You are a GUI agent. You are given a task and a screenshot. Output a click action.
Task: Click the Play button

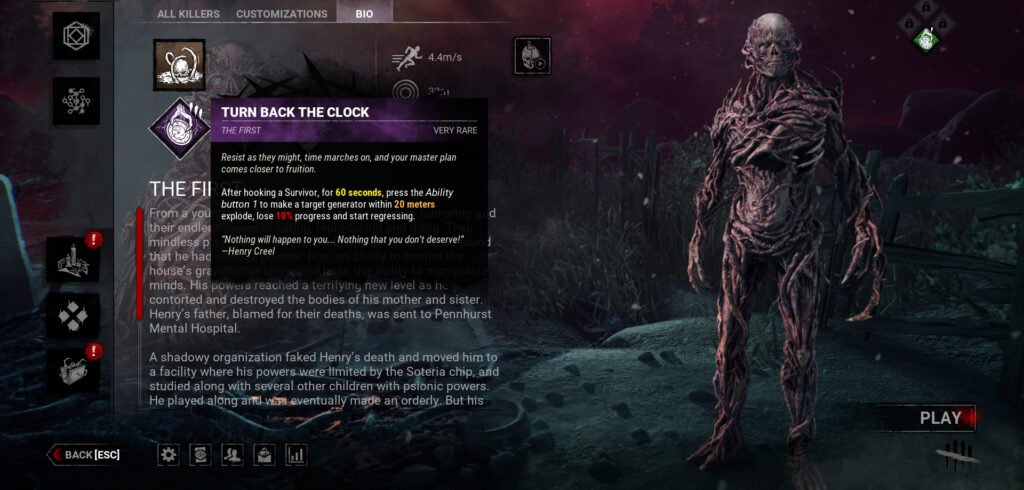pyautogui.click(x=940, y=418)
